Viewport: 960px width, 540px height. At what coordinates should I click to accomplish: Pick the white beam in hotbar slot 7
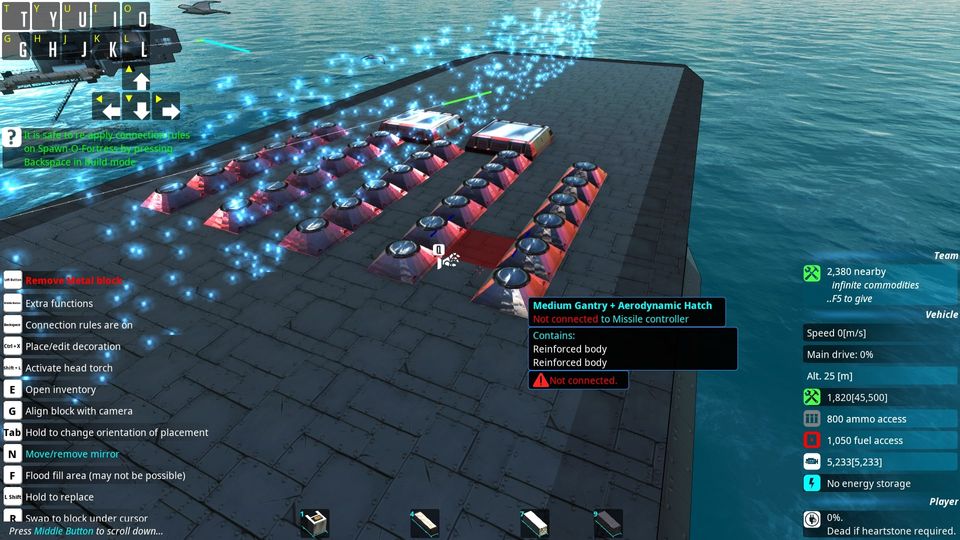[535, 523]
